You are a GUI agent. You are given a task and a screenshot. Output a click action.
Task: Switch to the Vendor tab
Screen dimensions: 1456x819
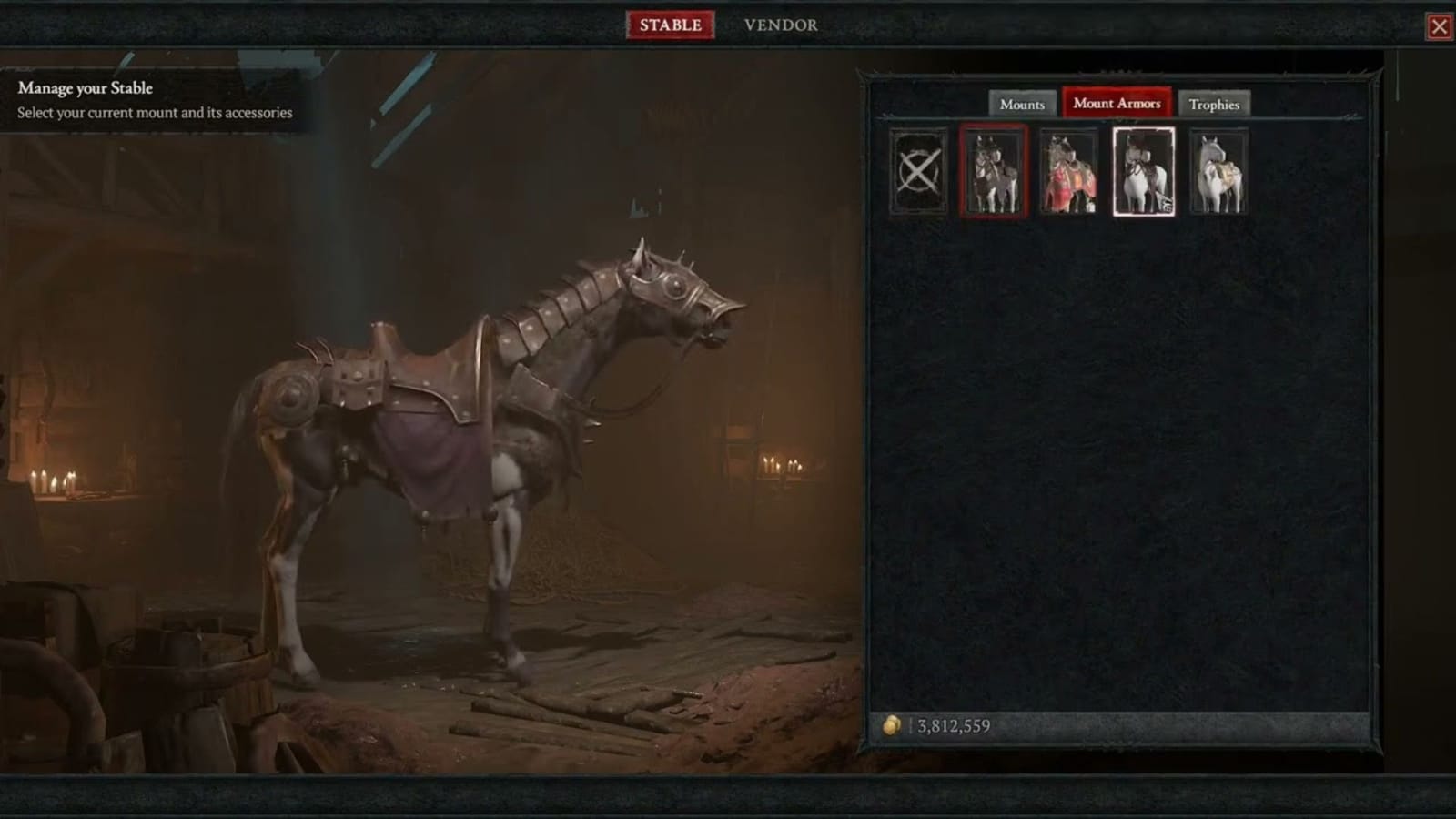pos(781,25)
